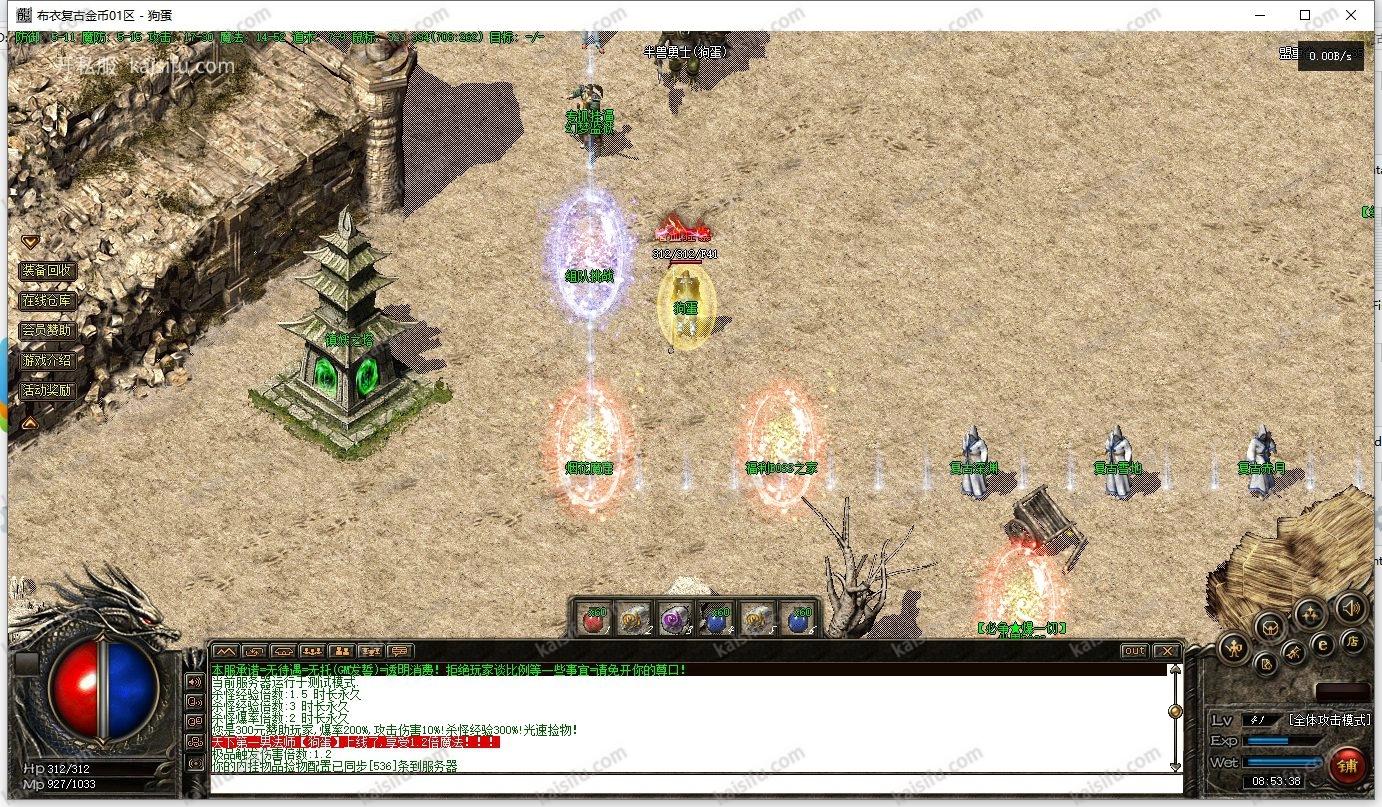Image resolution: width=1382 pixels, height=807 pixels.
Task: Use the purple-swirl scroll in hotbar slot 3
Action: (674, 619)
